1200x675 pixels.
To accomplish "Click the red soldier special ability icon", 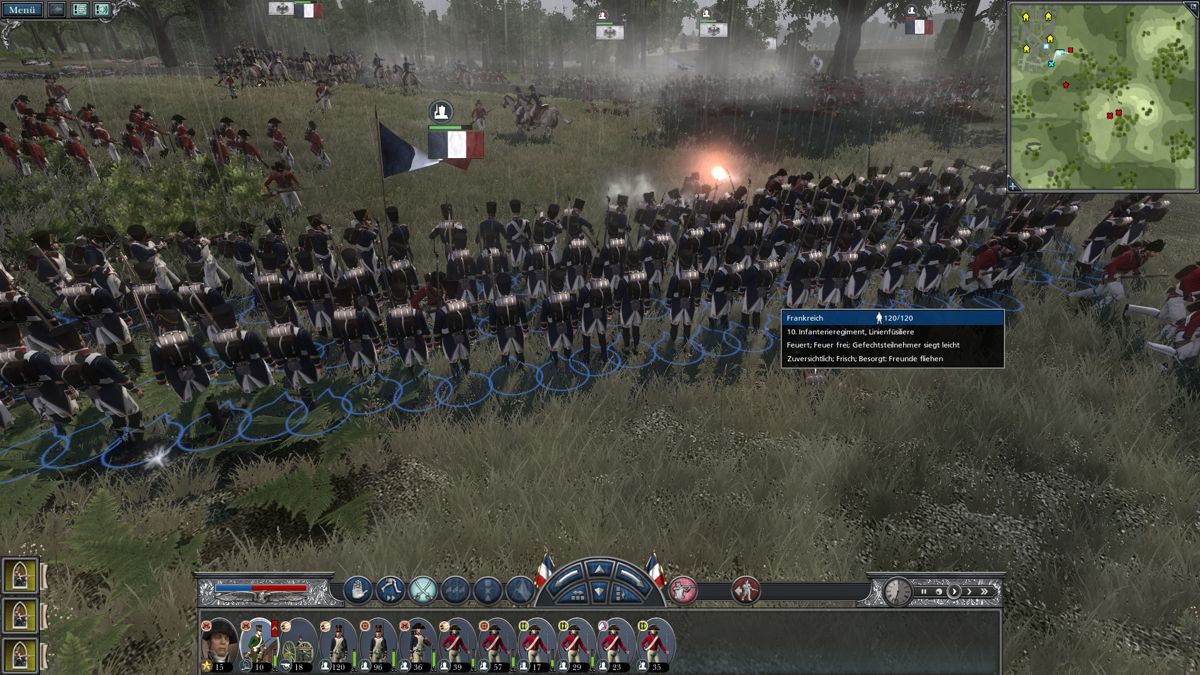I will [x=745, y=590].
